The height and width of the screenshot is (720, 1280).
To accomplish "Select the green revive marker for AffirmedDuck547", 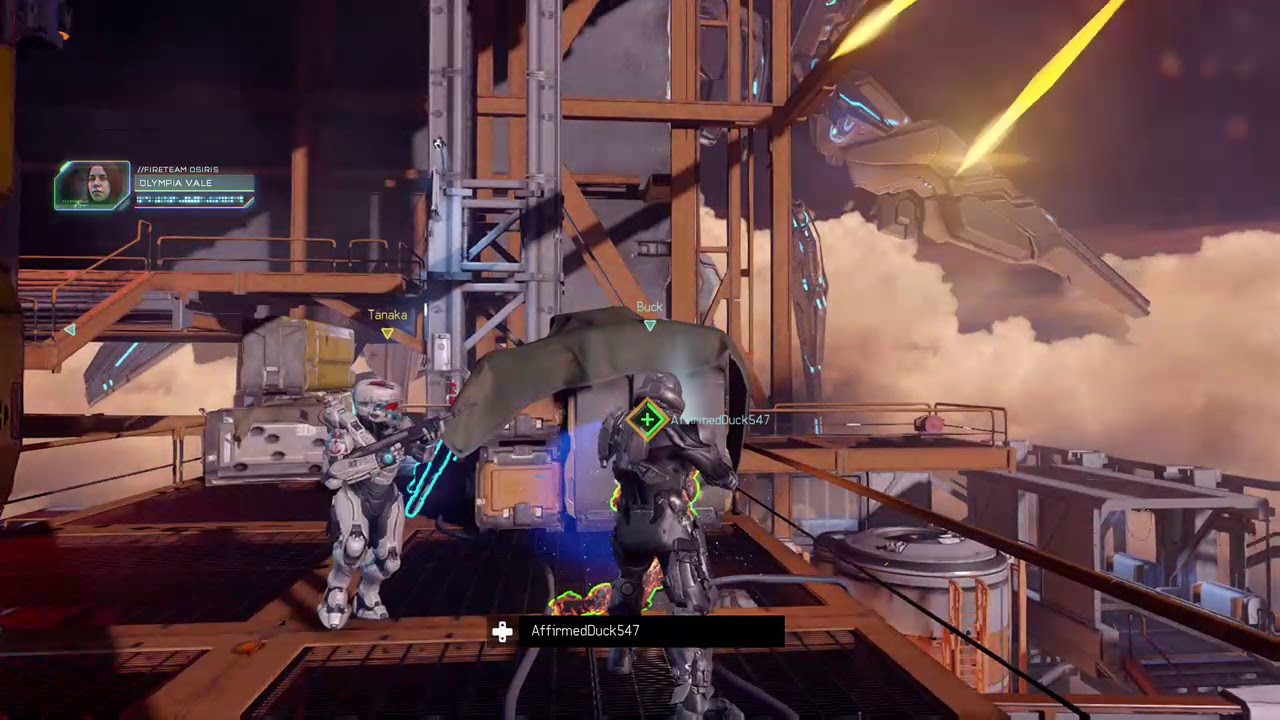I will coord(647,420).
